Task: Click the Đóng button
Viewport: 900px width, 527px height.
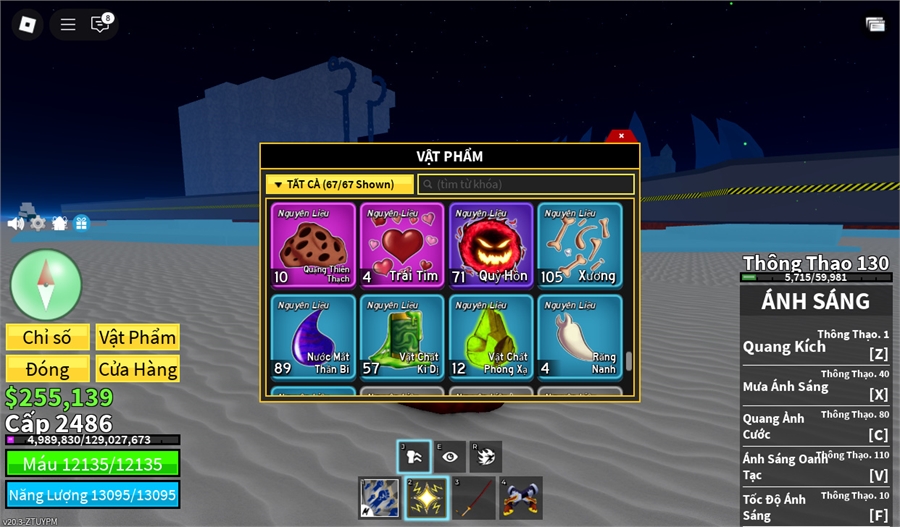Action: [48, 369]
